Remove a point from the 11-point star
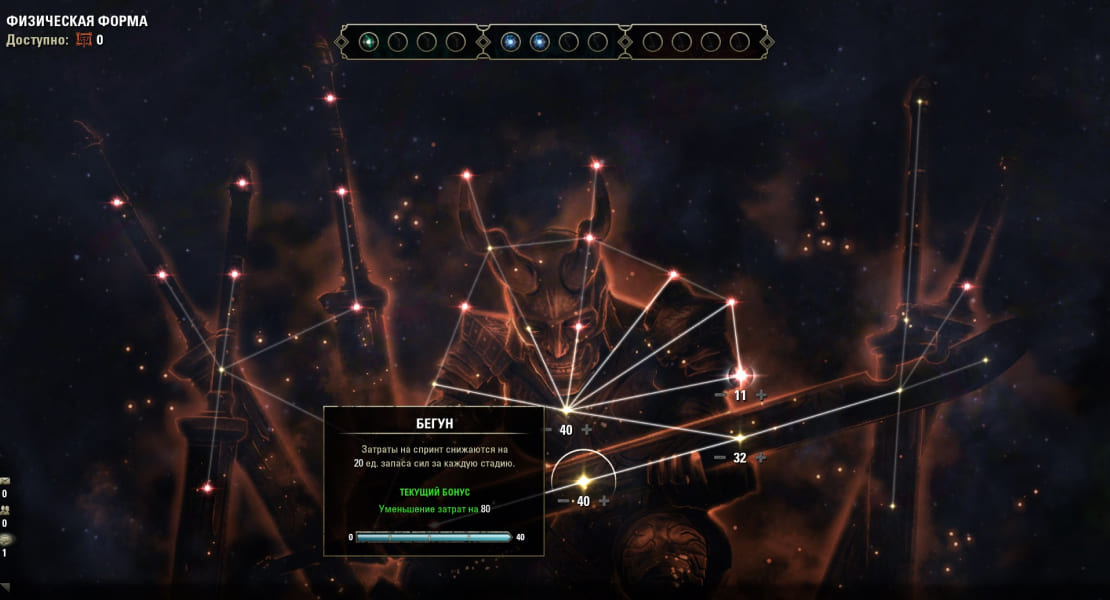Screen dimensions: 1110x600 (x=720, y=395)
